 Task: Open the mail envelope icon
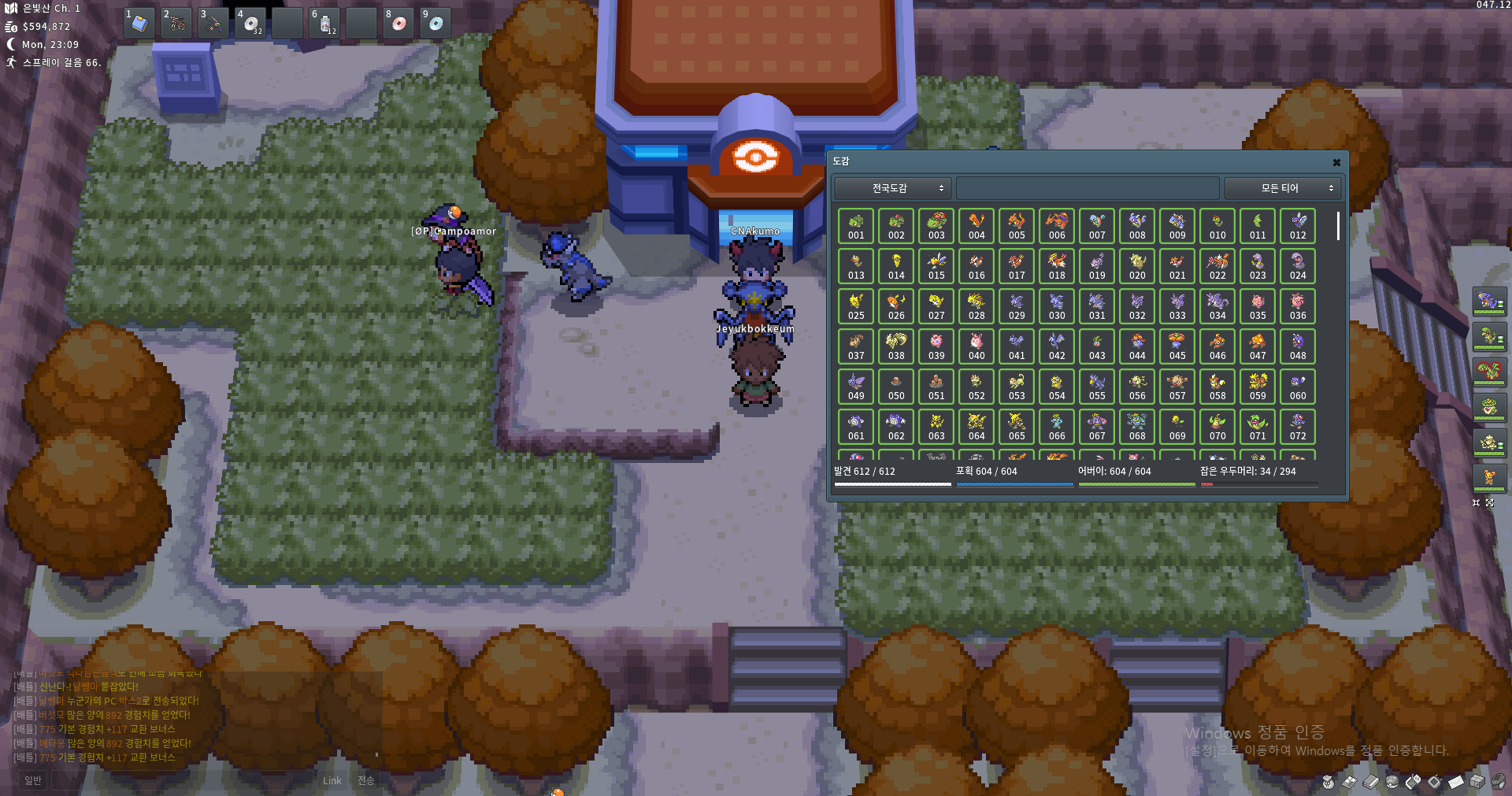tap(1456, 782)
